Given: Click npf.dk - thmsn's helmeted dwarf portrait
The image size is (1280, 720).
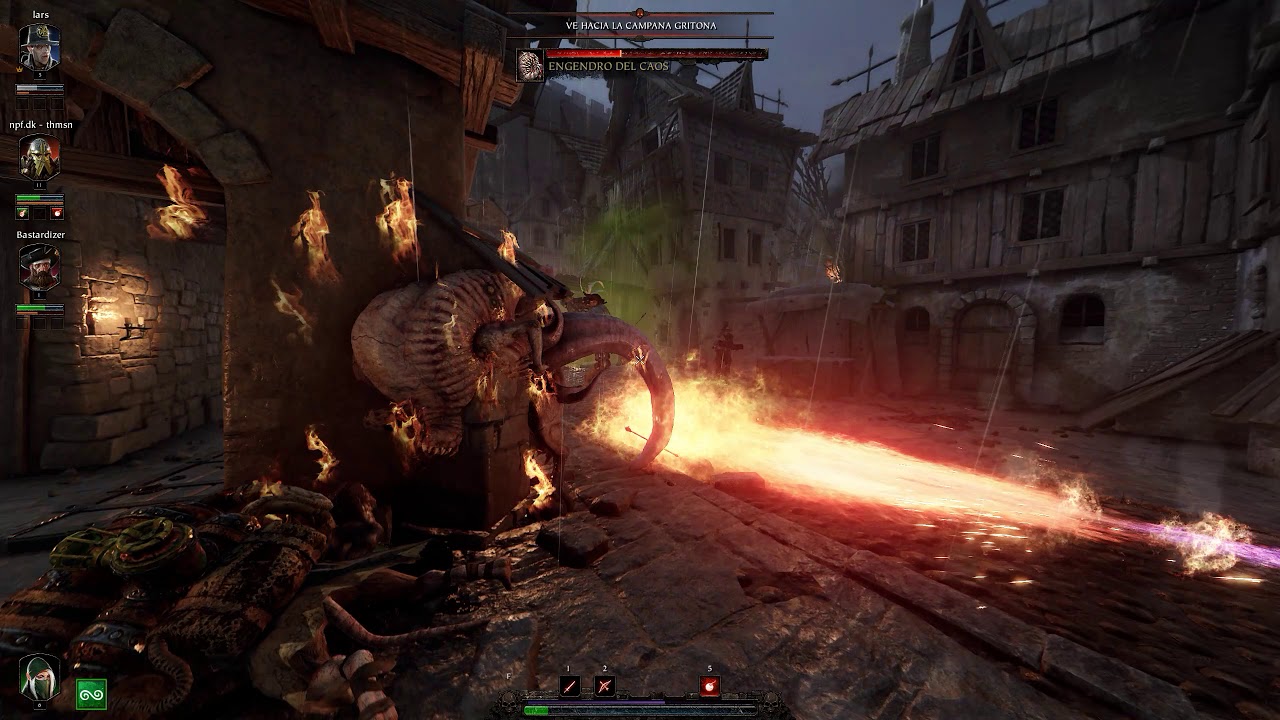Looking at the screenshot, I should (x=40, y=156).
